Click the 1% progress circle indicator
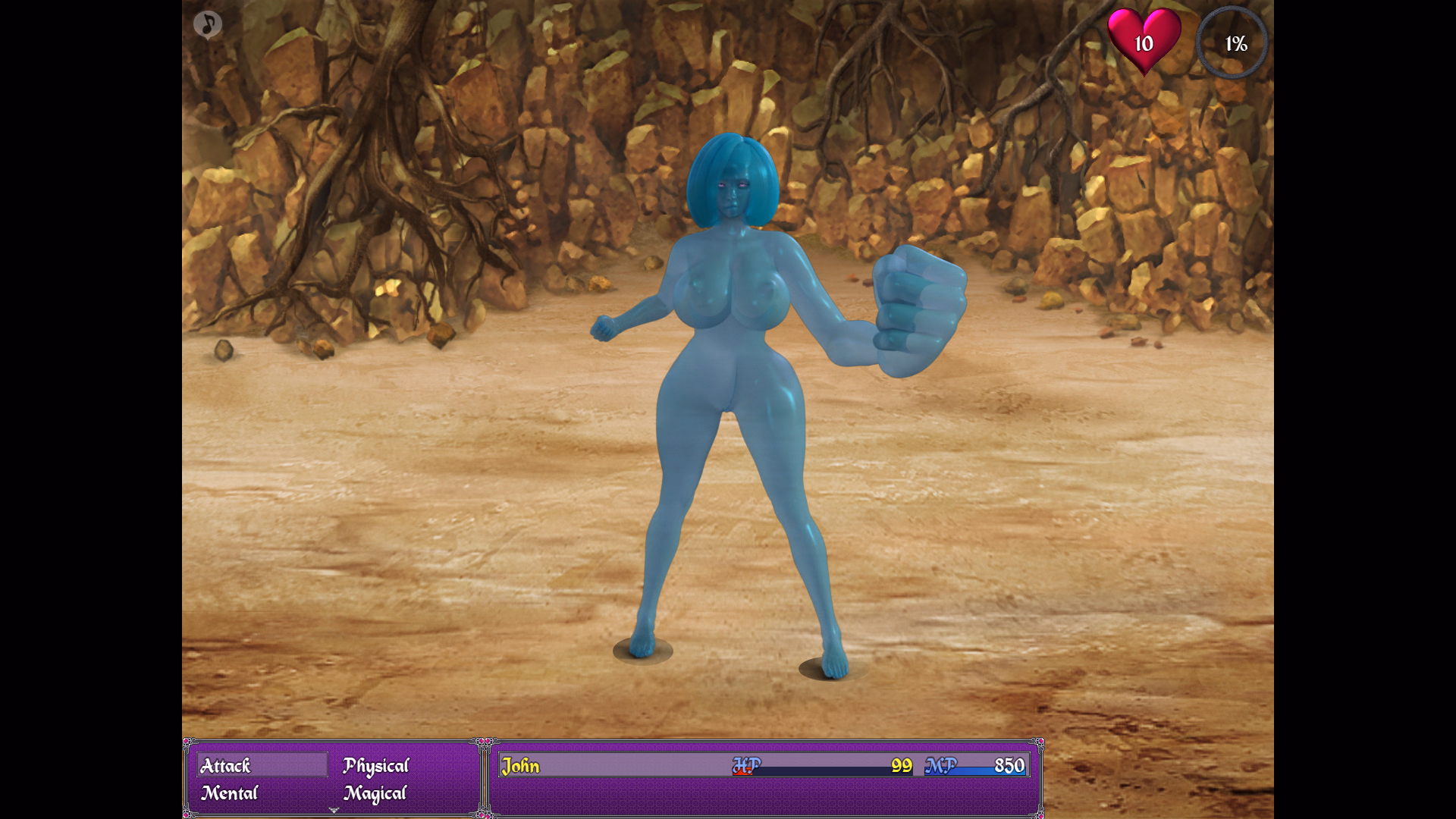1456x819 pixels. 1233,44
